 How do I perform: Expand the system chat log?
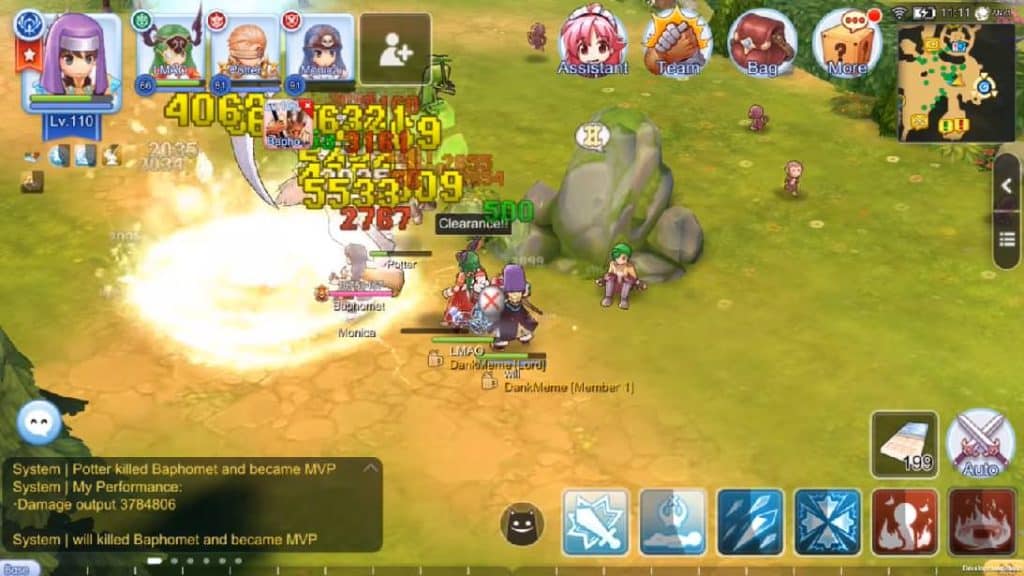pyautogui.click(x=369, y=467)
